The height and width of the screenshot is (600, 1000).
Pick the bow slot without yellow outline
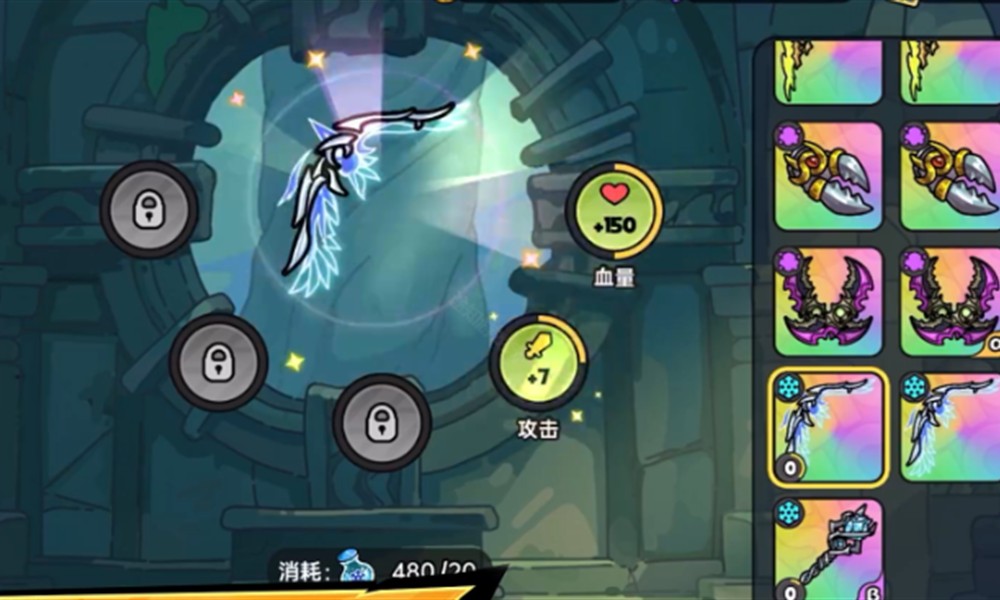pos(950,427)
